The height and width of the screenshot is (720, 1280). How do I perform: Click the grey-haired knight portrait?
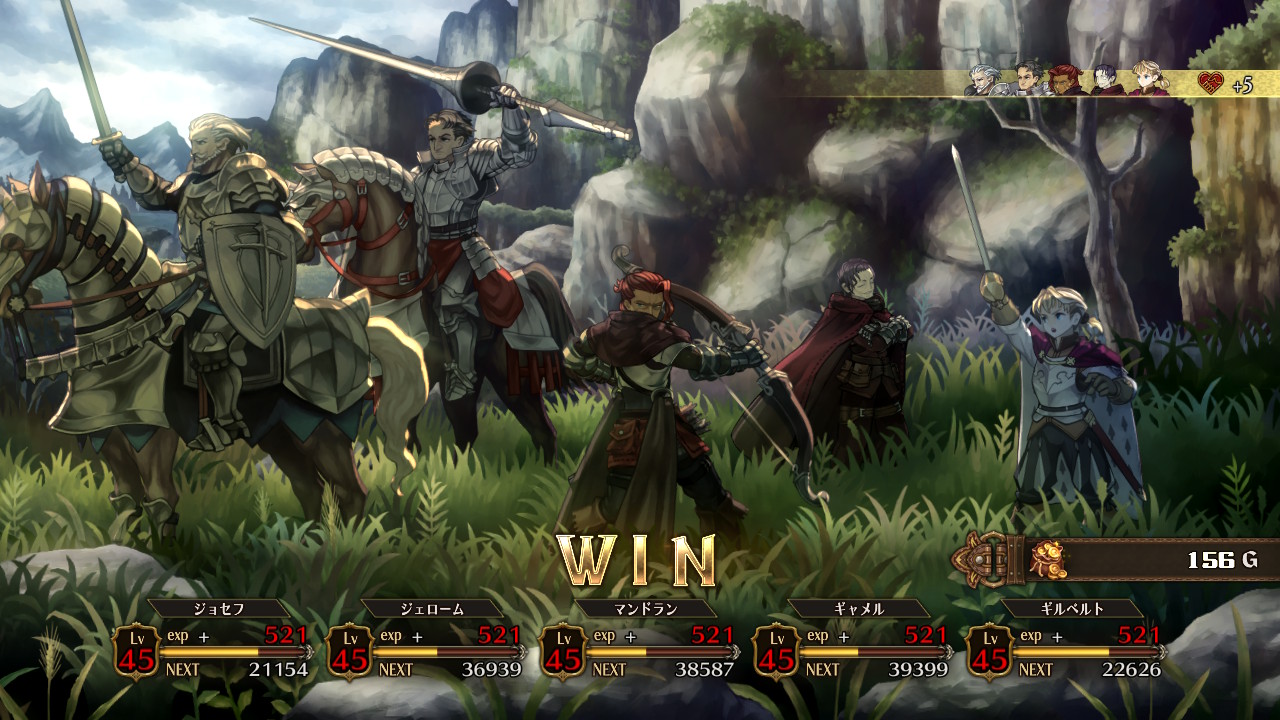[x=981, y=81]
